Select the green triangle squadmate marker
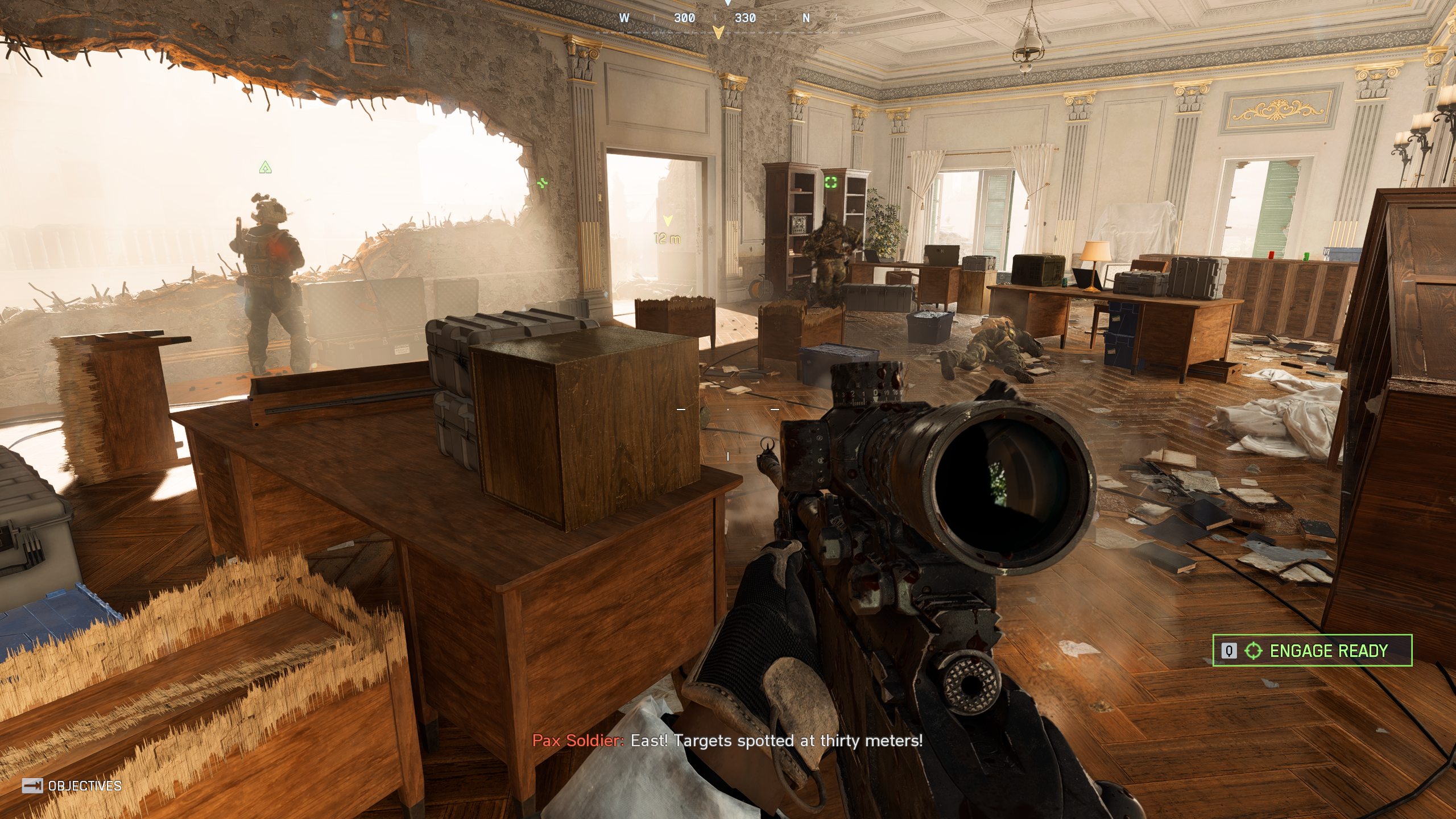 pos(265,167)
